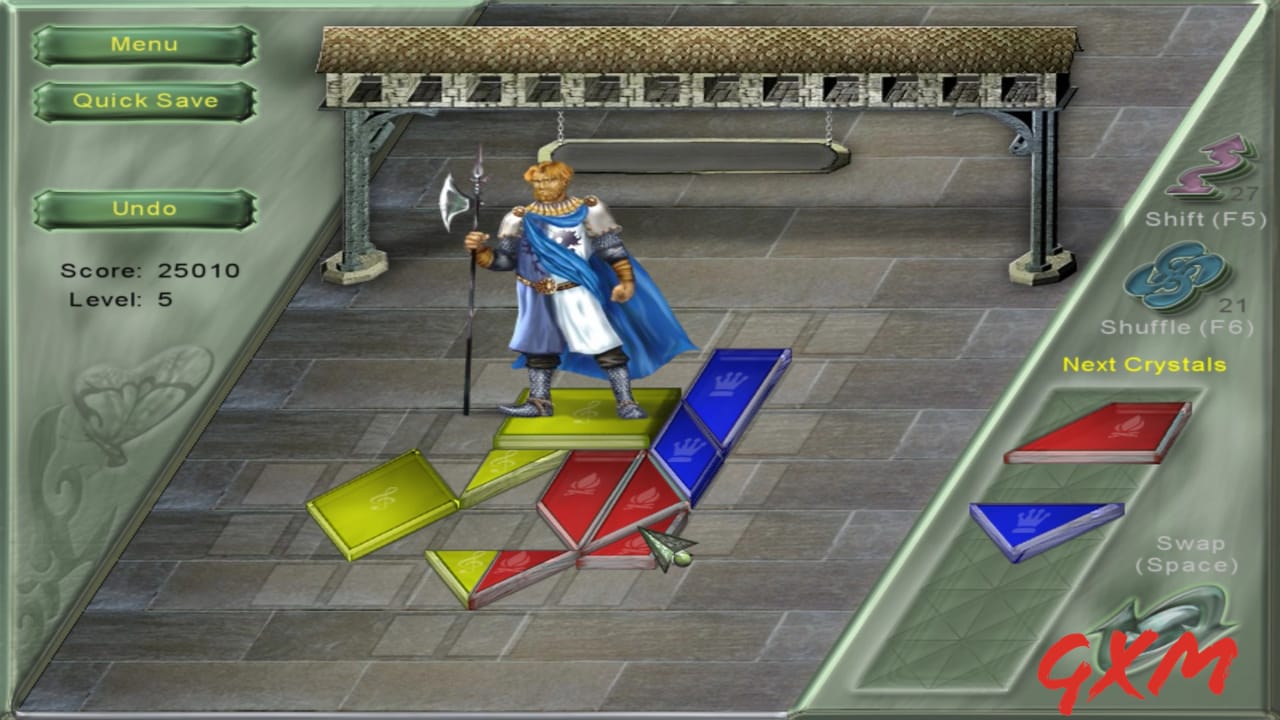Screen dimensions: 1280x720
Task: Undo the last move
Action: point(143,208)
